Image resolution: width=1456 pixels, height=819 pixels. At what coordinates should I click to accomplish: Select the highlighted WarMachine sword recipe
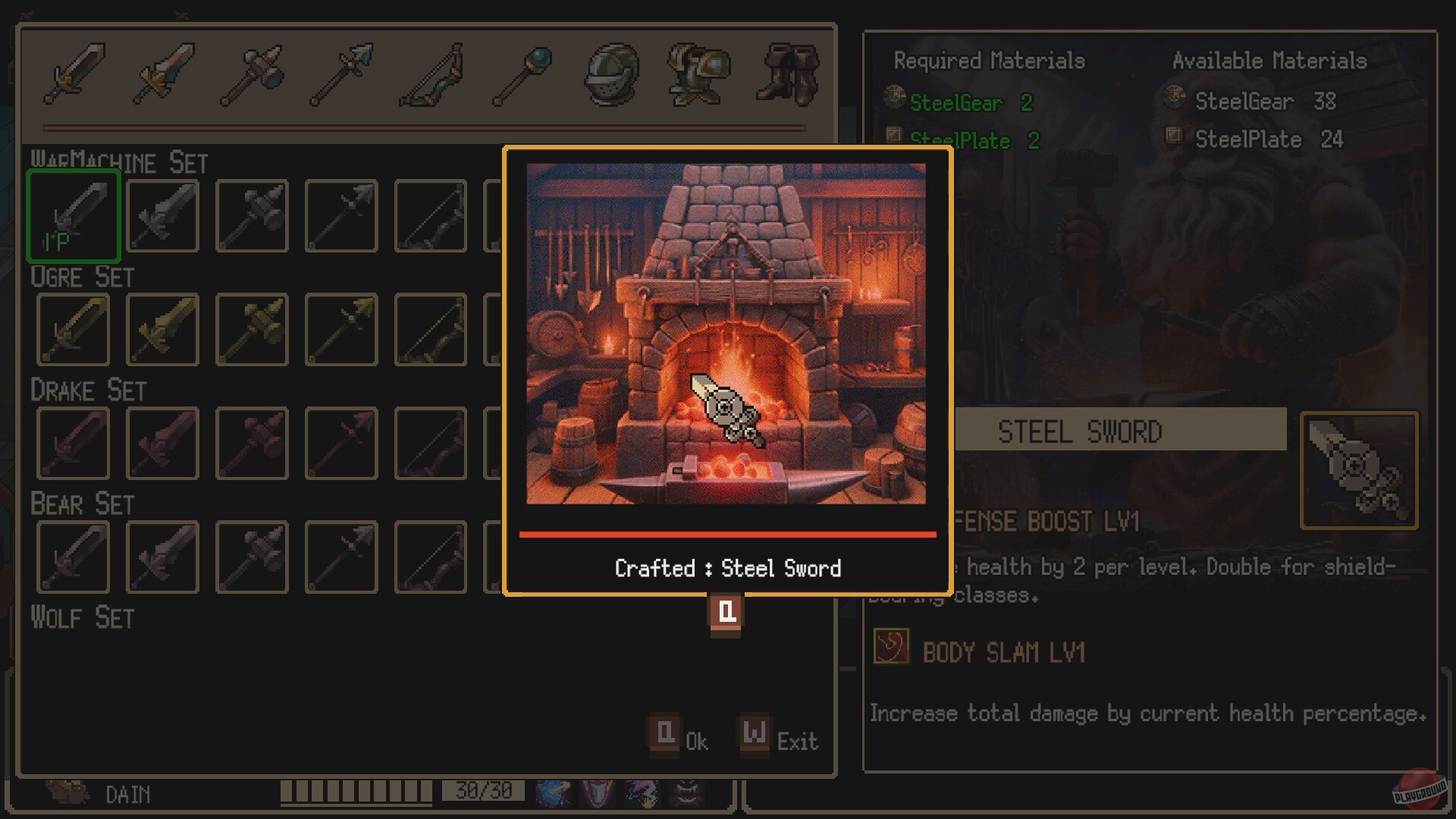[x=73, y=215]
